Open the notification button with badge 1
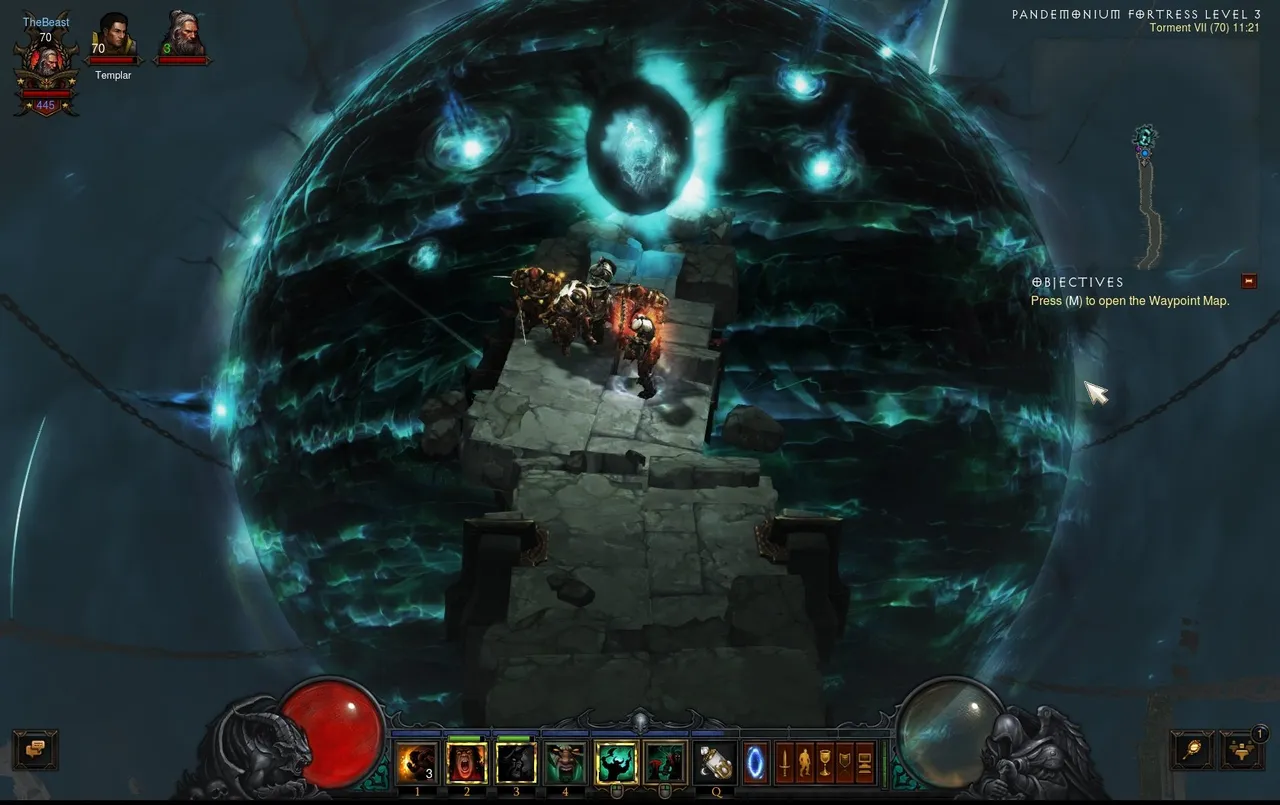Viewport: 1280px width, 805px height. tap(1242, 750)
